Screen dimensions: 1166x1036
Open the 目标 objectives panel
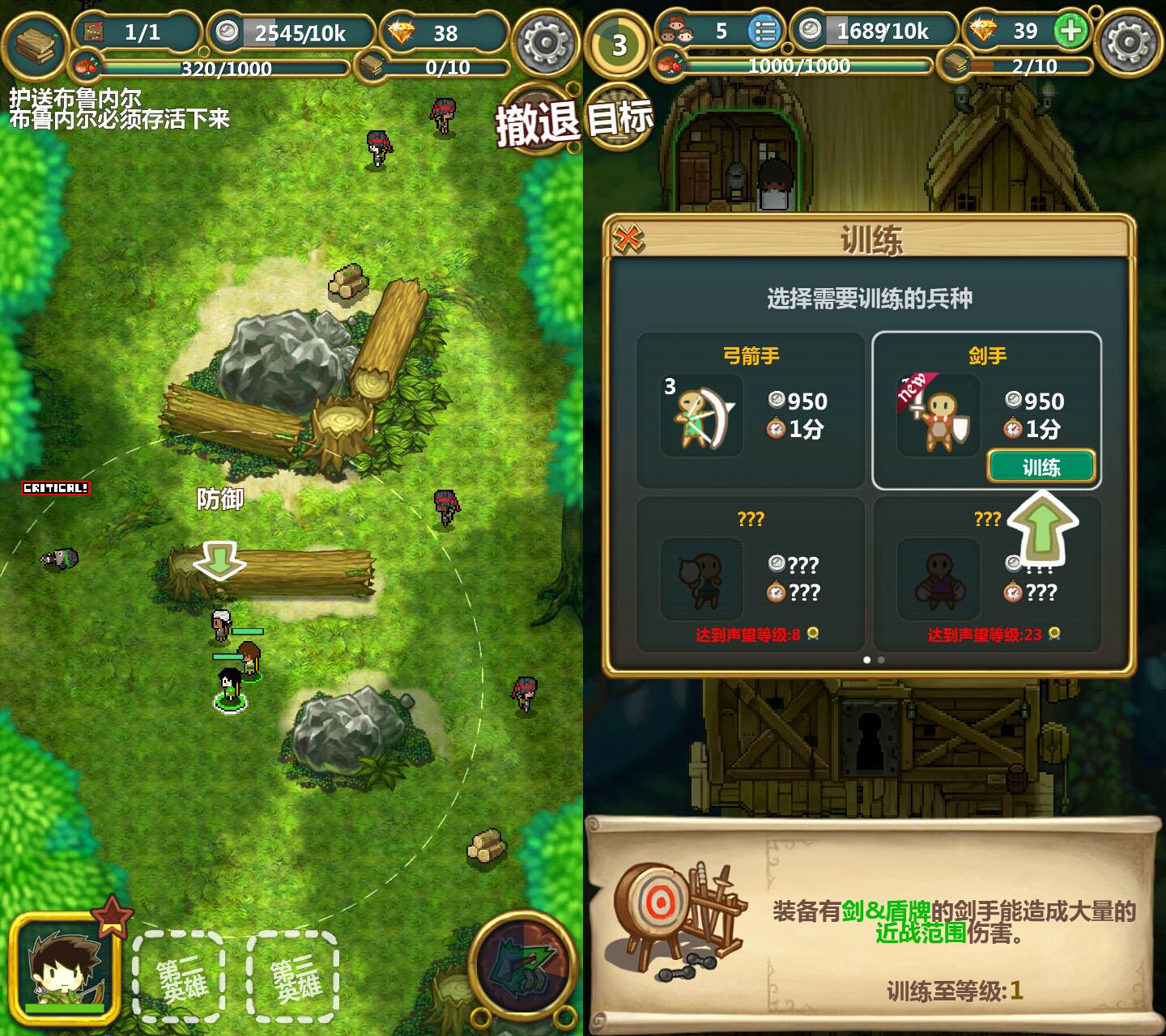click(619, 118)
